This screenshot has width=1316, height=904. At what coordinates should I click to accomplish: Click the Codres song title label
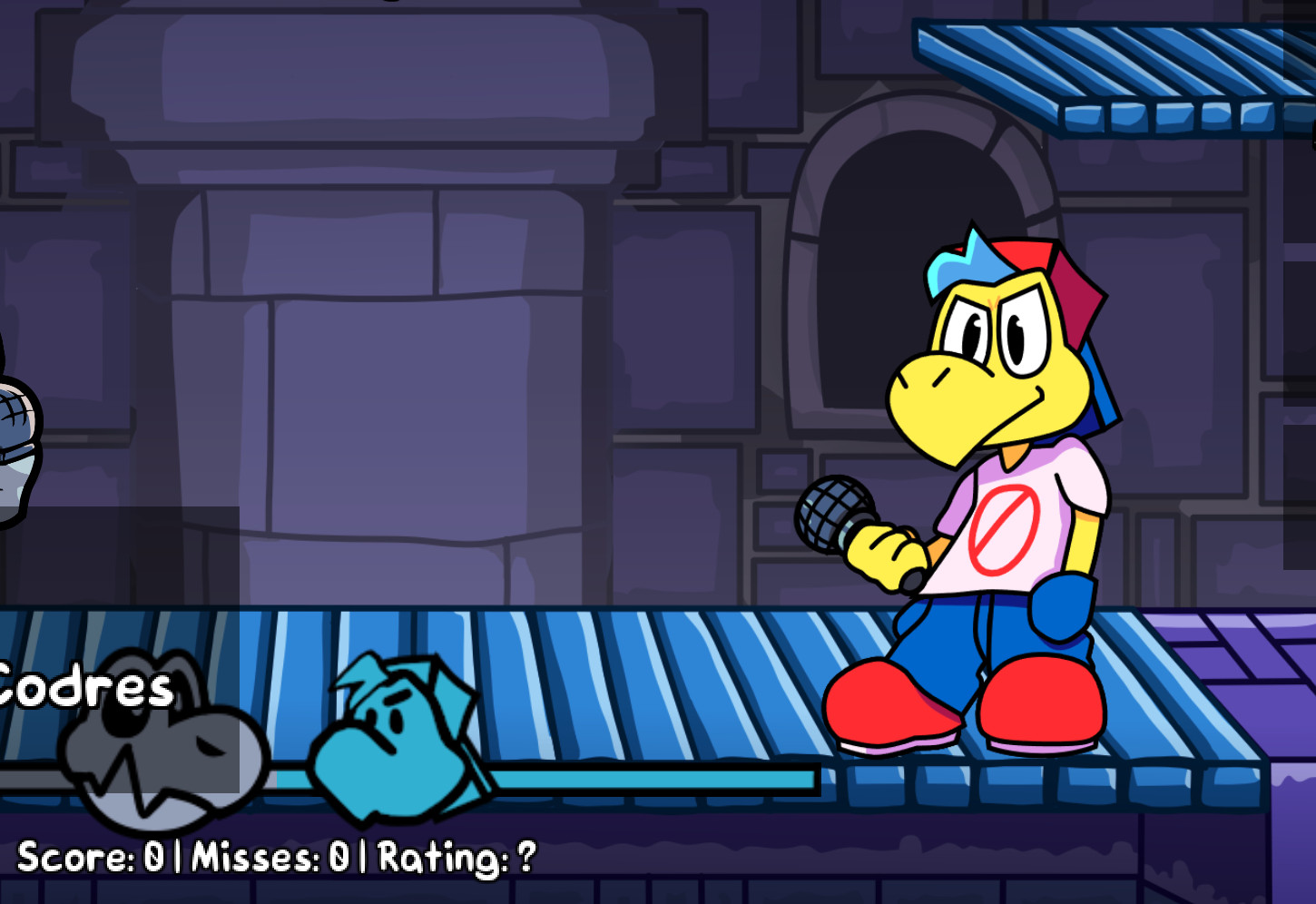(82, 690)
